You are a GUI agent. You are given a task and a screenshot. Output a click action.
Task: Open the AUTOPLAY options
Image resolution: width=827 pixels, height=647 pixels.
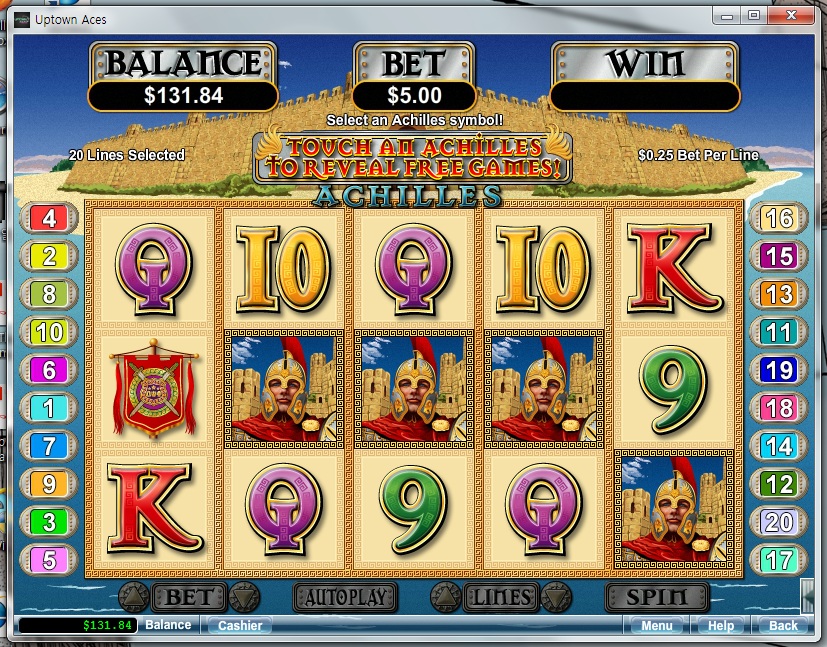pyautogui.click(x=345, y=598)
